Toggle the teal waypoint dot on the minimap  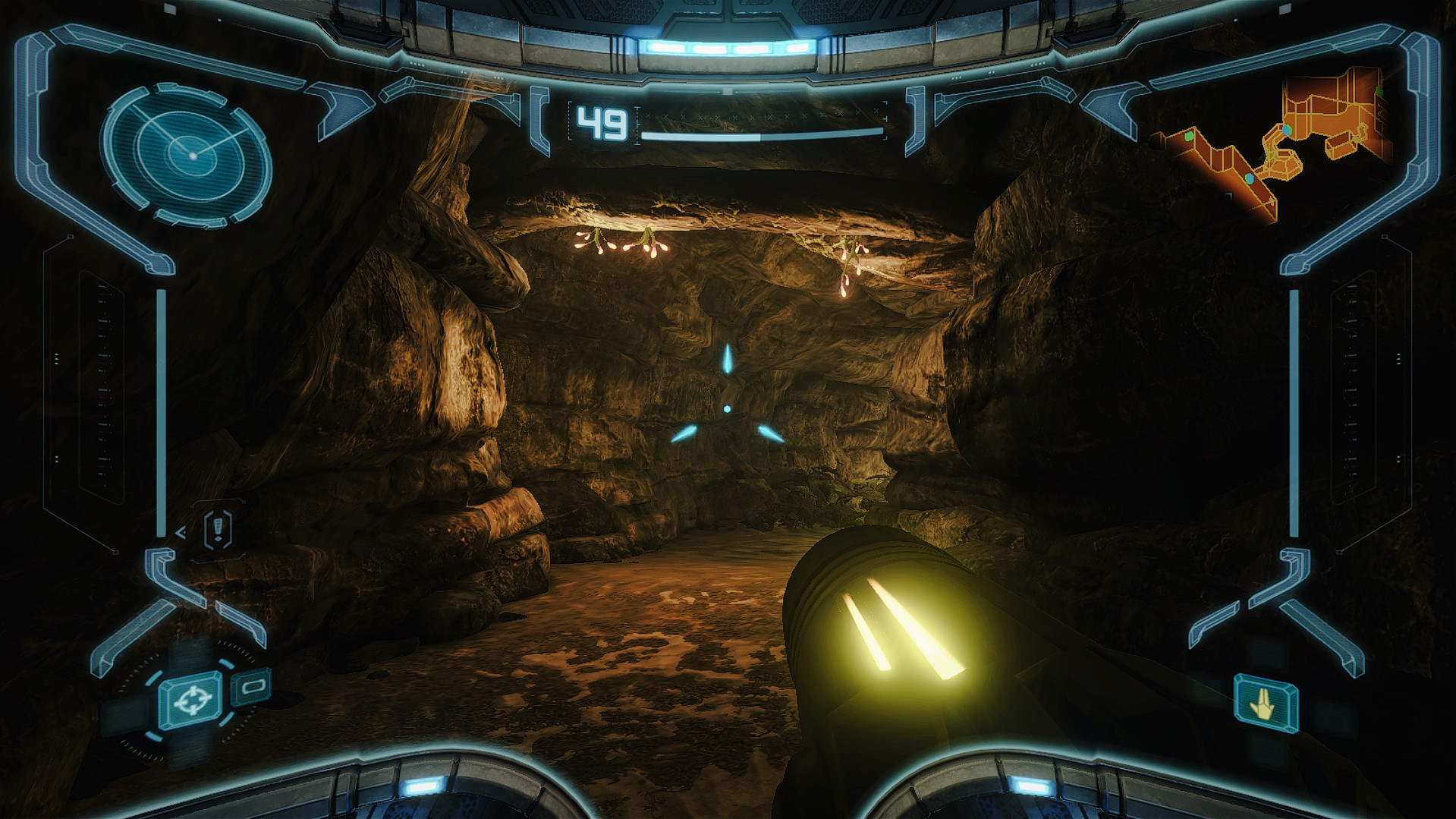[x=1286, y=131]
